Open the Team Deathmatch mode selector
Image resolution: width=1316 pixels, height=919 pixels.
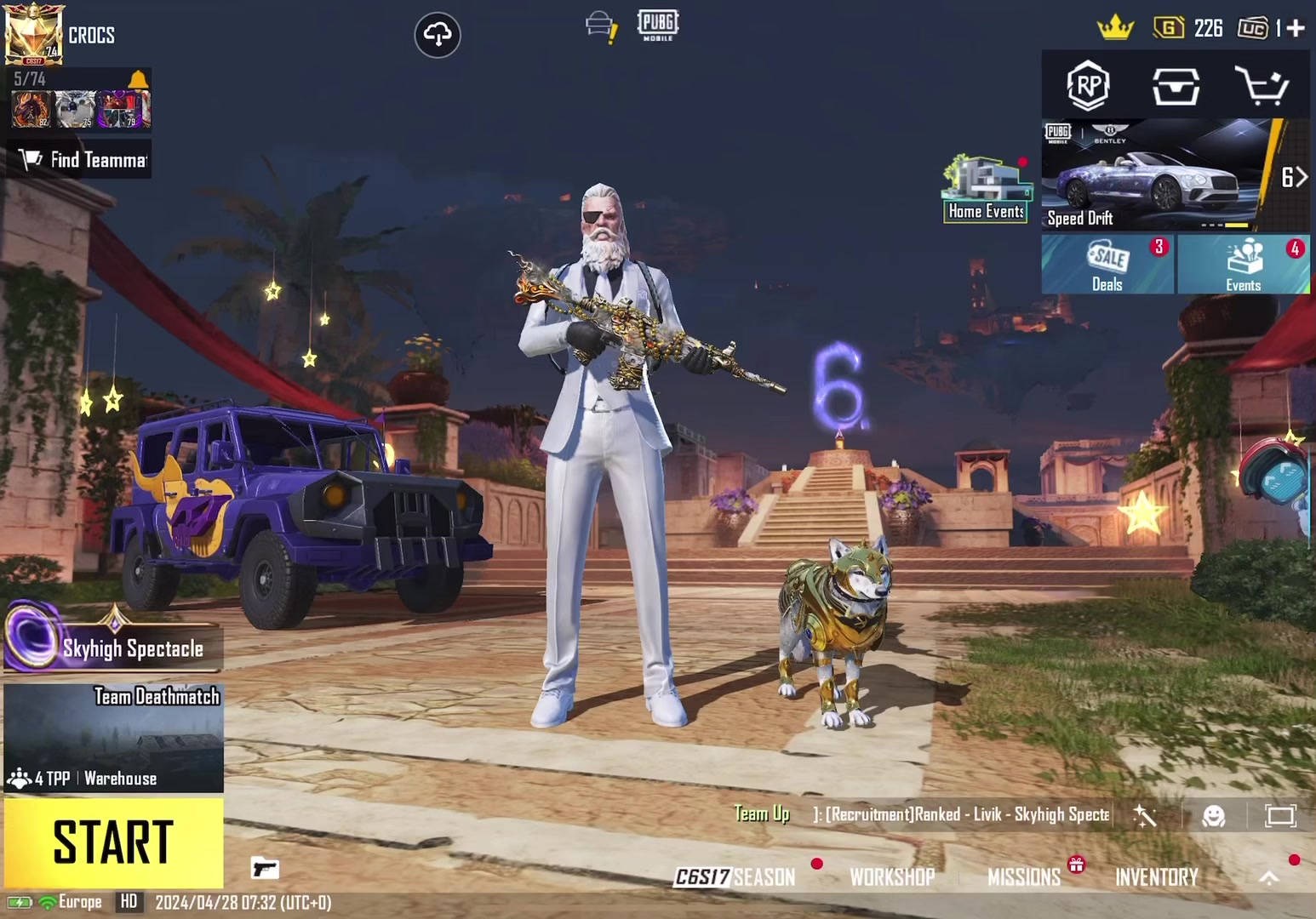tap(113, 738)
